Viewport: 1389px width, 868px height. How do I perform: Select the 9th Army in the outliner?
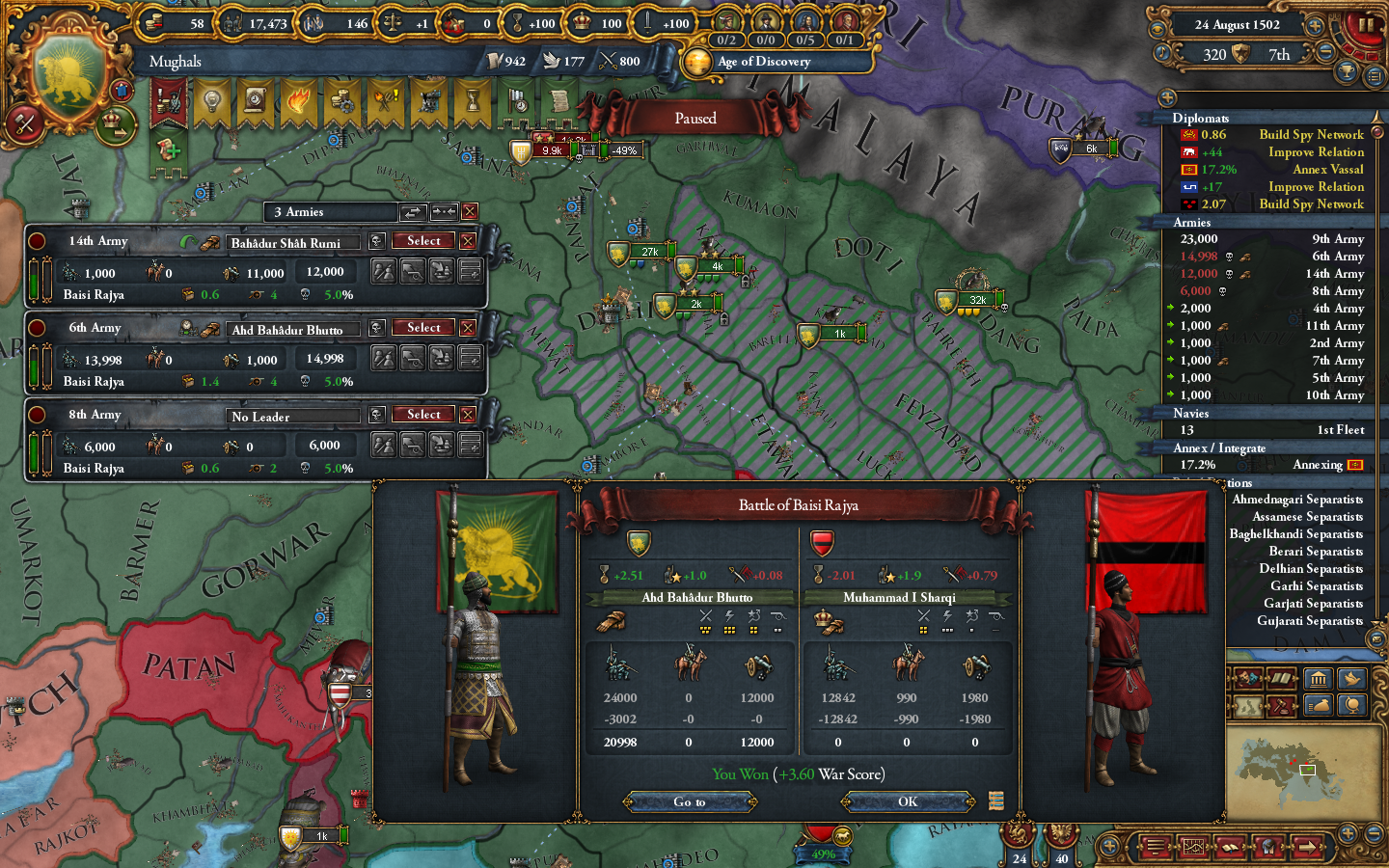pos(1336,238)
